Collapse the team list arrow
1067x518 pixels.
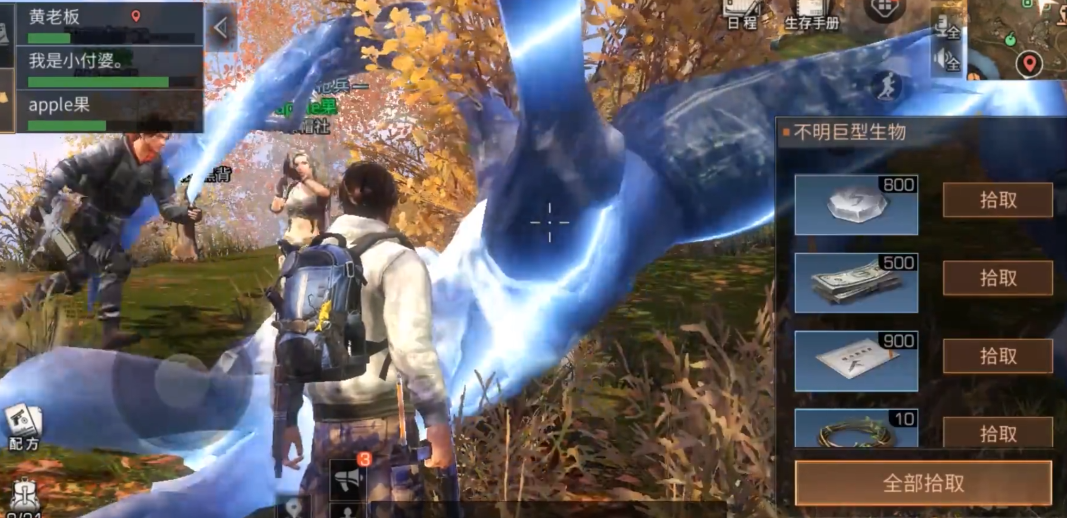(x=221, y=27)
